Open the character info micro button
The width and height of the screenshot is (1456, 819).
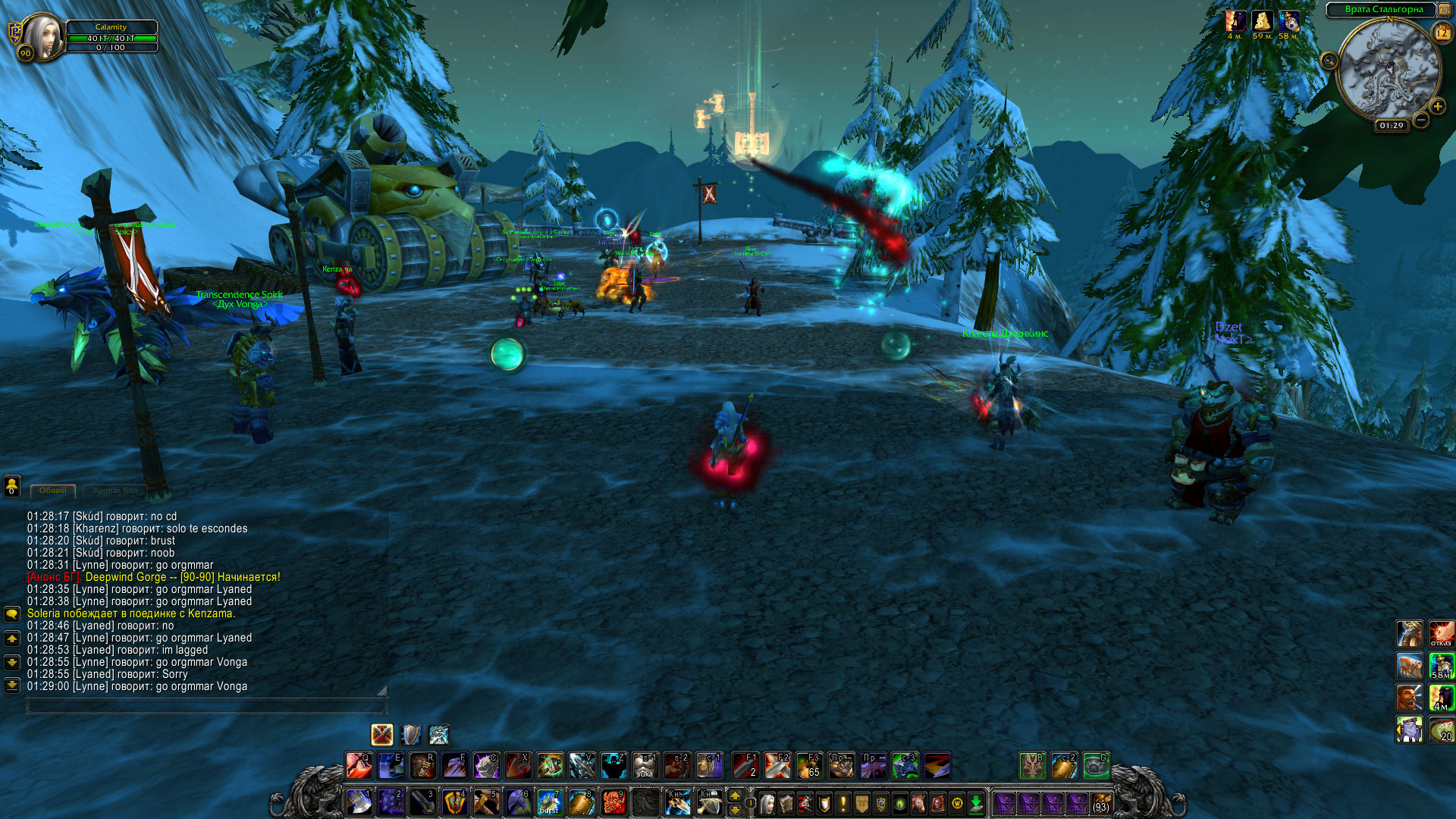[x=767, y=802]
